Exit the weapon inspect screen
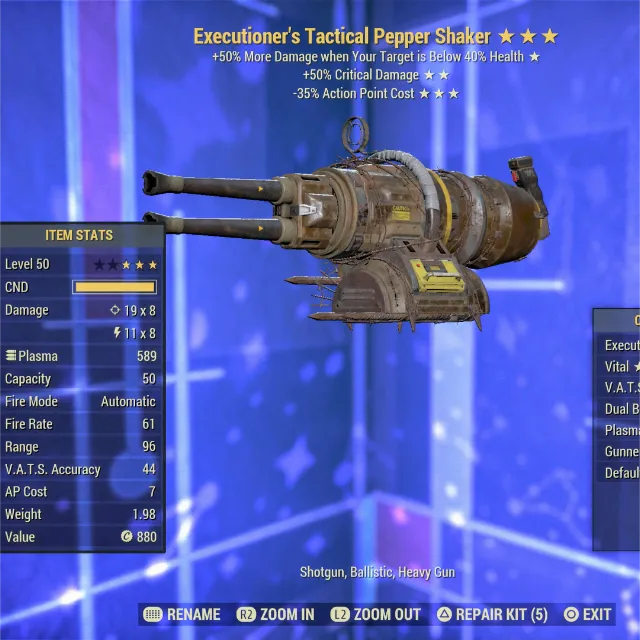Viewport: 640px width, 640px height. pyautogui.click(x=588, y=614)
